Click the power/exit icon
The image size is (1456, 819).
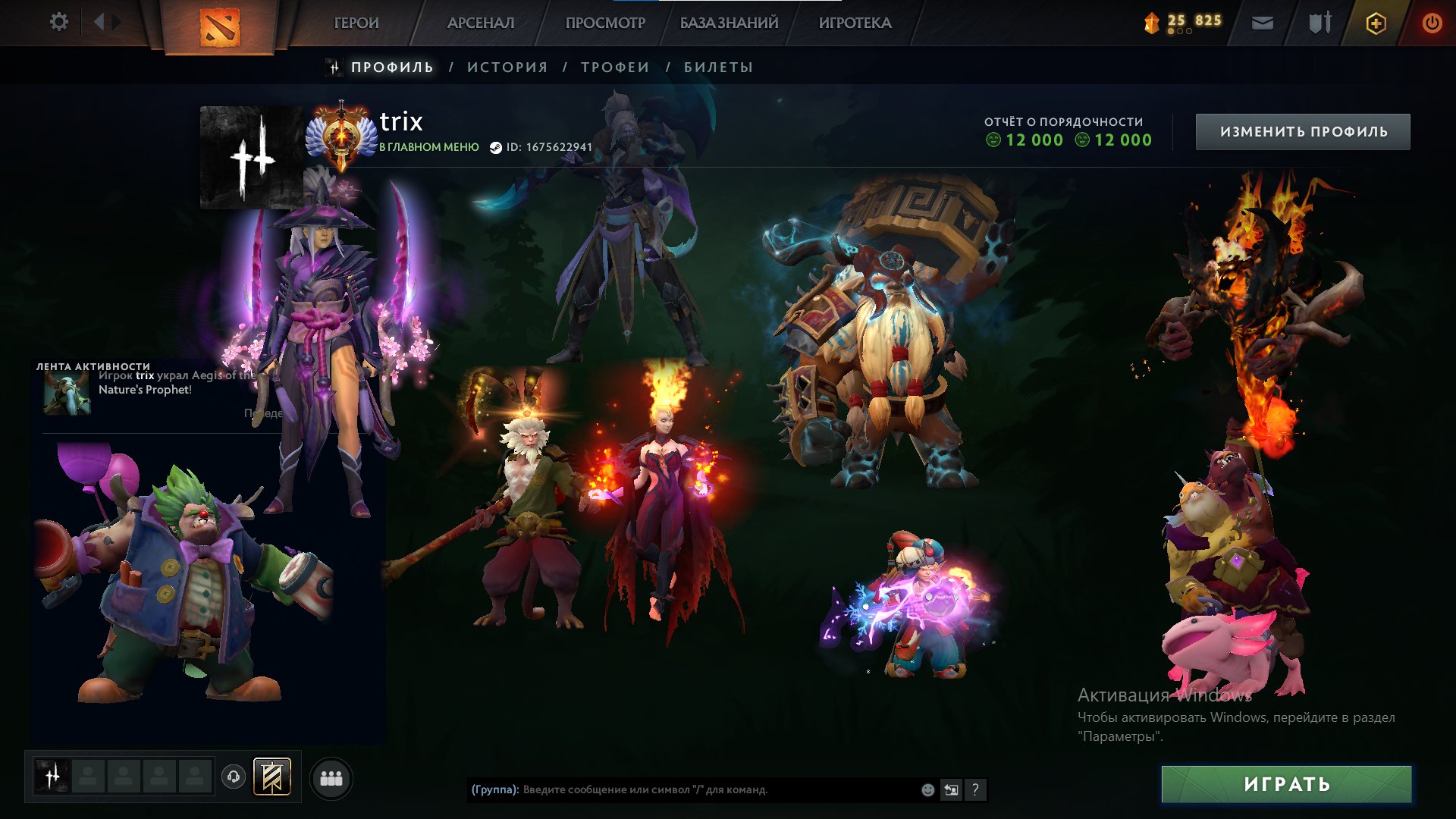[1432, 23]
